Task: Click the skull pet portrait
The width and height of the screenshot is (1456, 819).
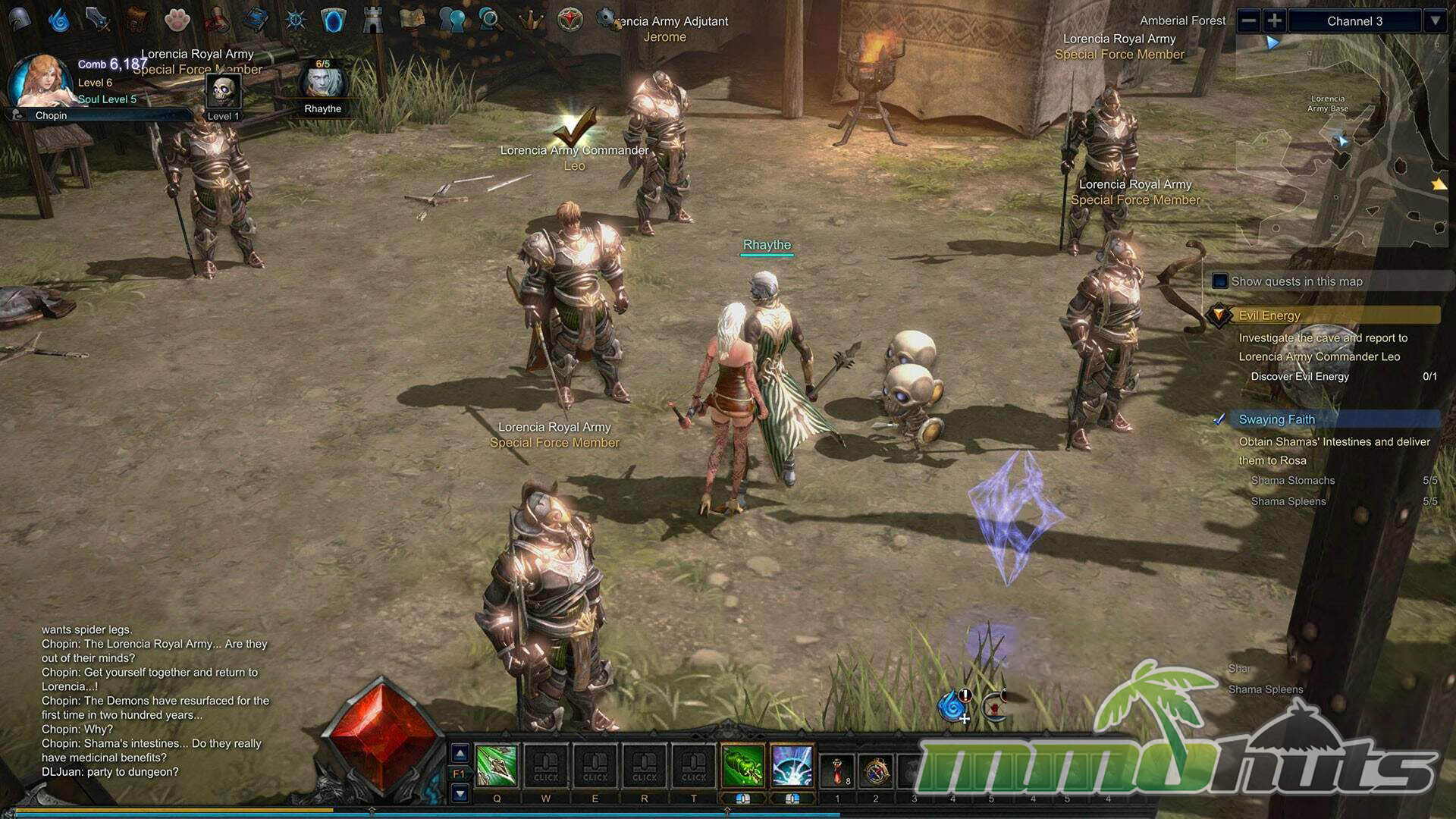Action: (224, 92)
